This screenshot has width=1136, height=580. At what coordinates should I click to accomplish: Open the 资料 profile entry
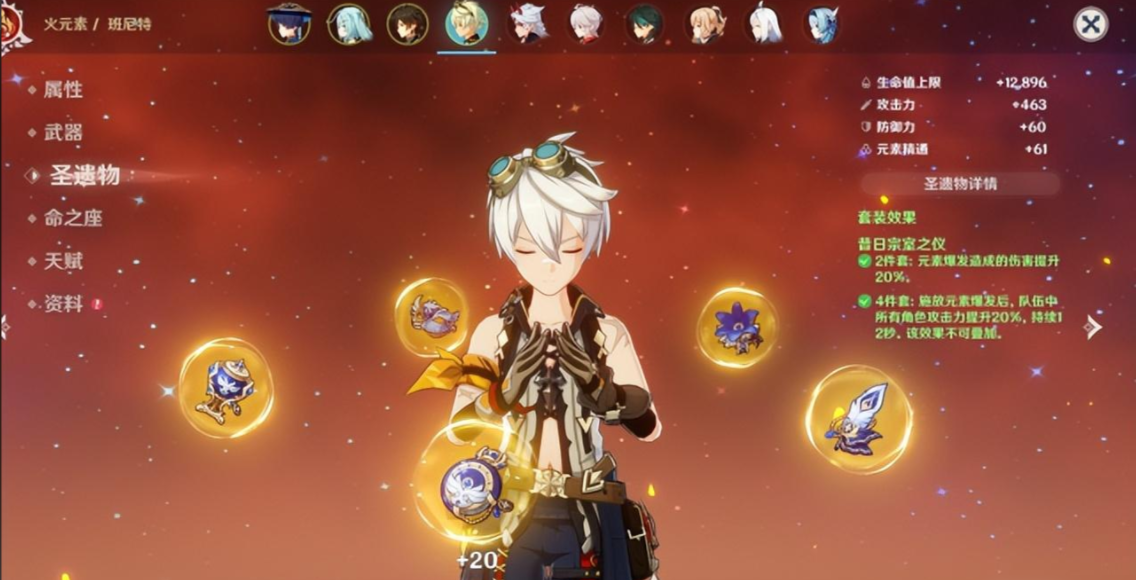[x=62, y=304]
